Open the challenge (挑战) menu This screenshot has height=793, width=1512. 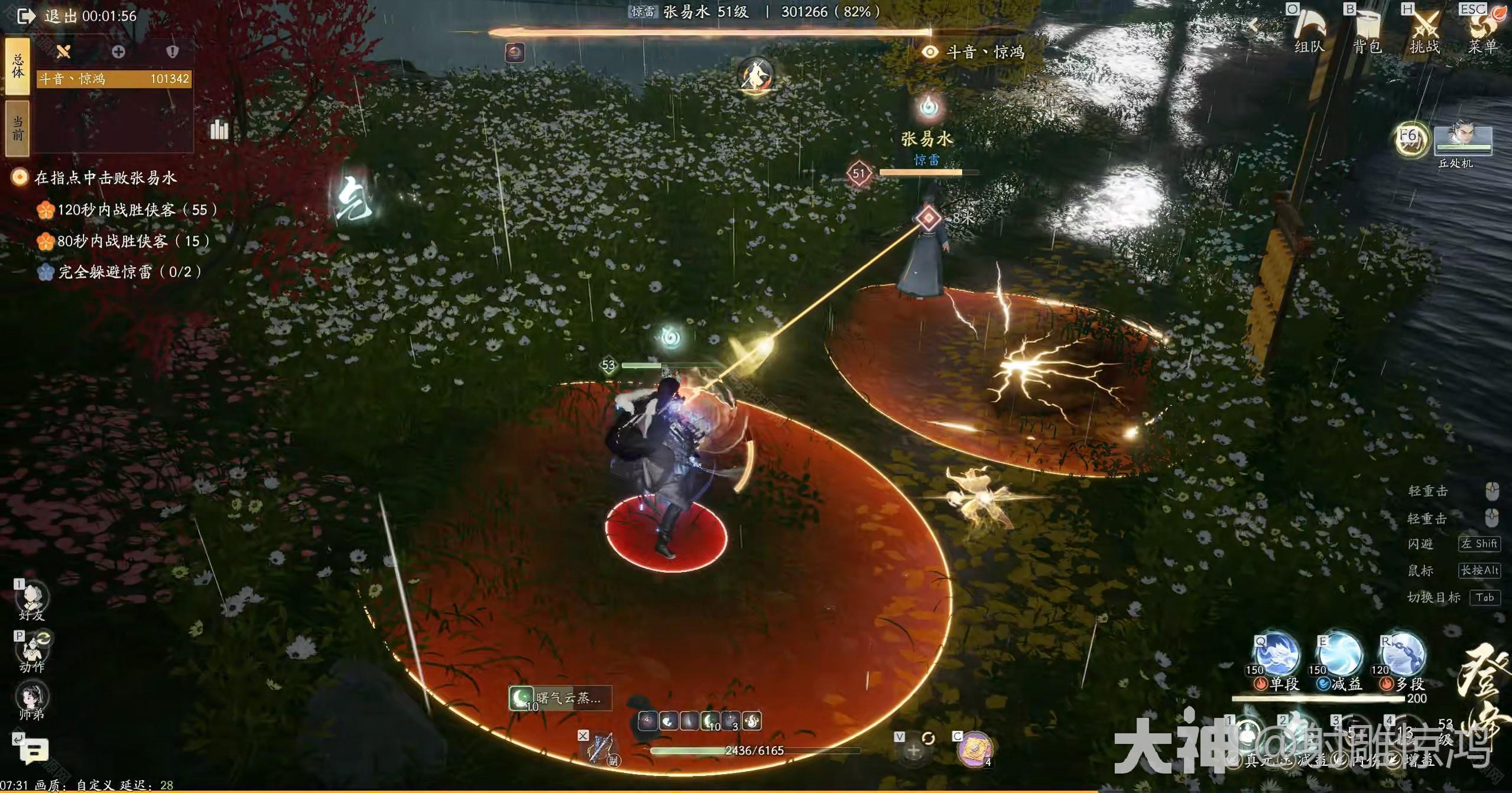point(1425,30)
